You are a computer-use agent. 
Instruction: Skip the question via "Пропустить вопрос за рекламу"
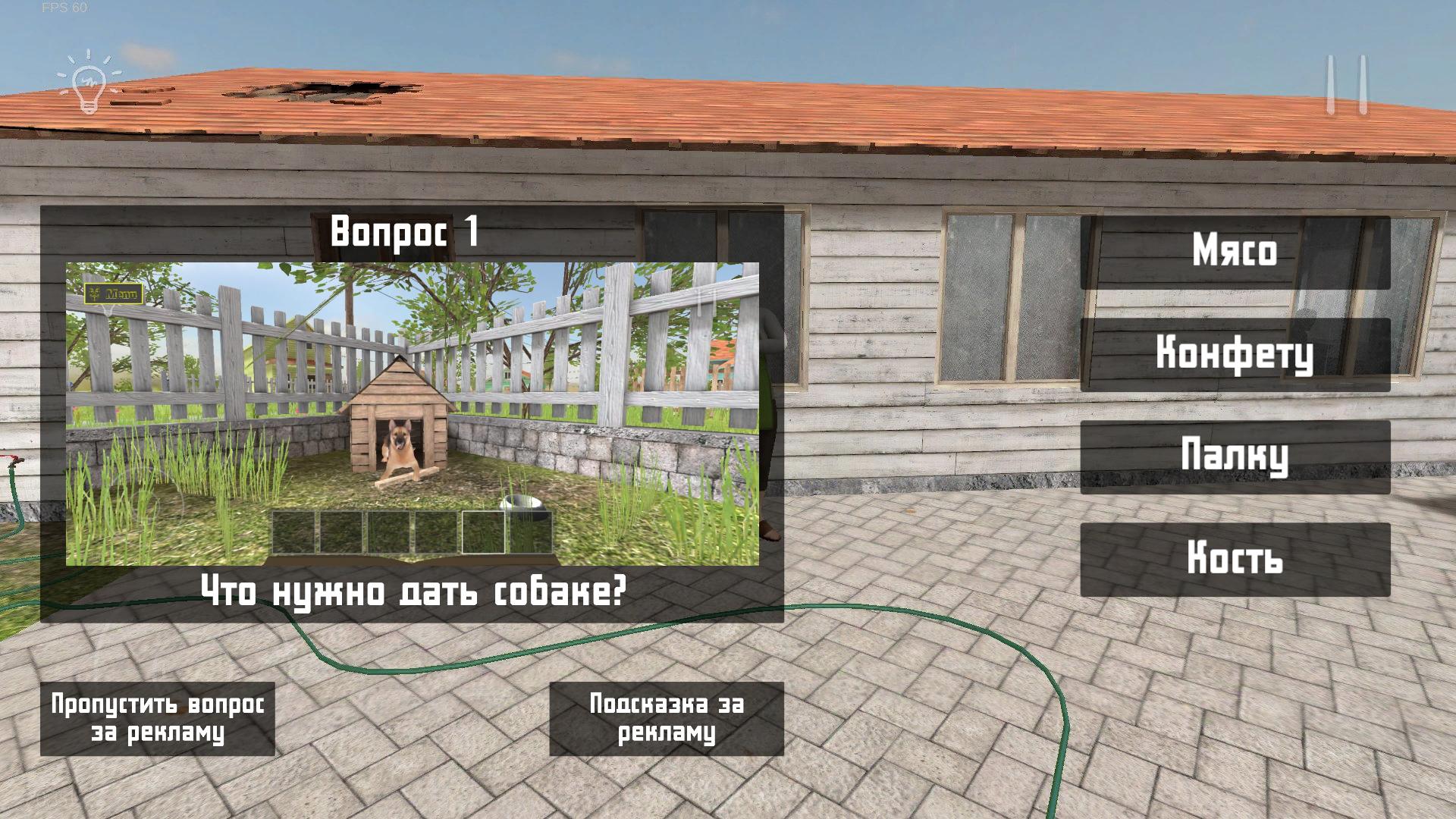[158, 720]
